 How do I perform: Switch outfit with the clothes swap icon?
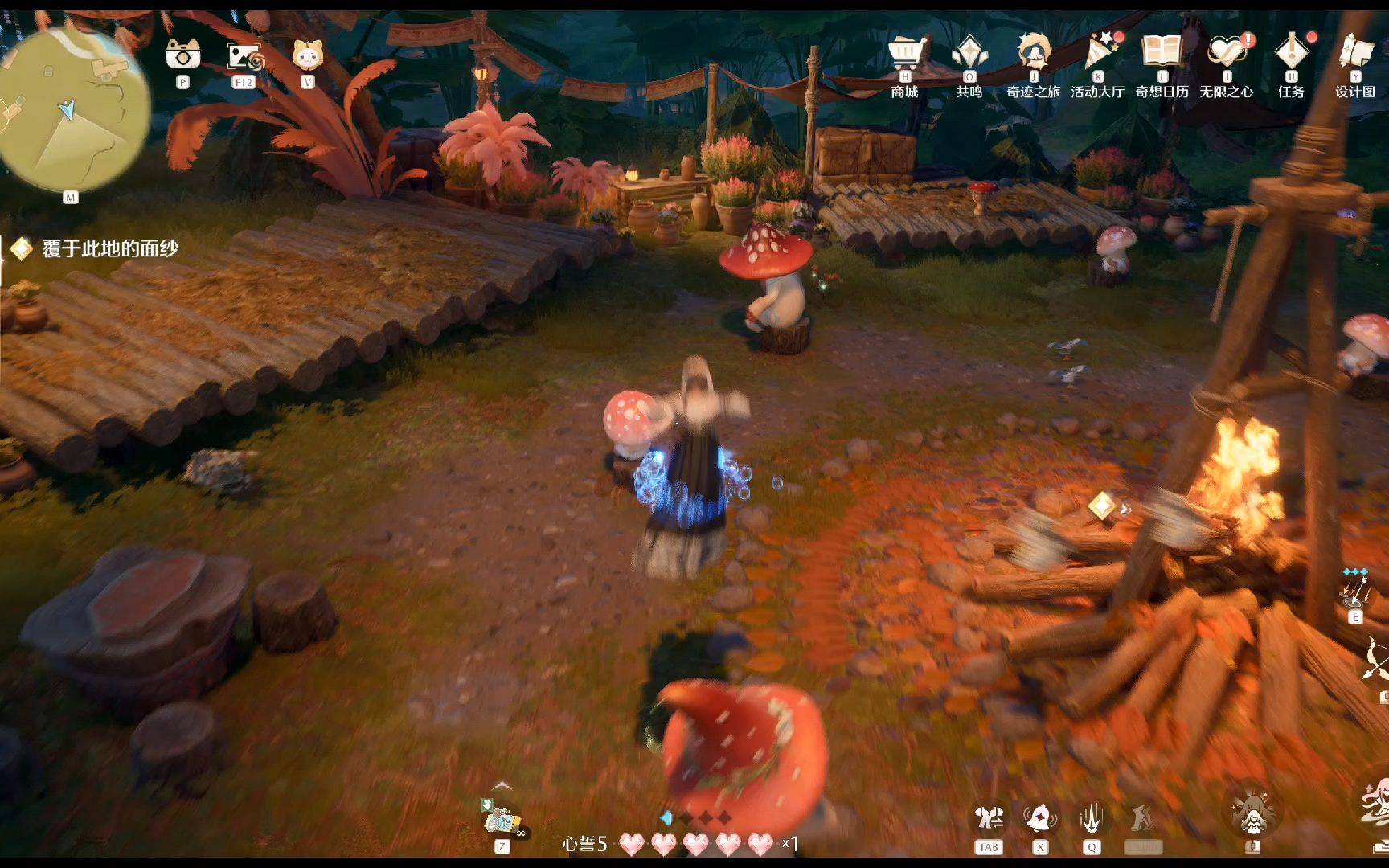click(x=989, y=819)
